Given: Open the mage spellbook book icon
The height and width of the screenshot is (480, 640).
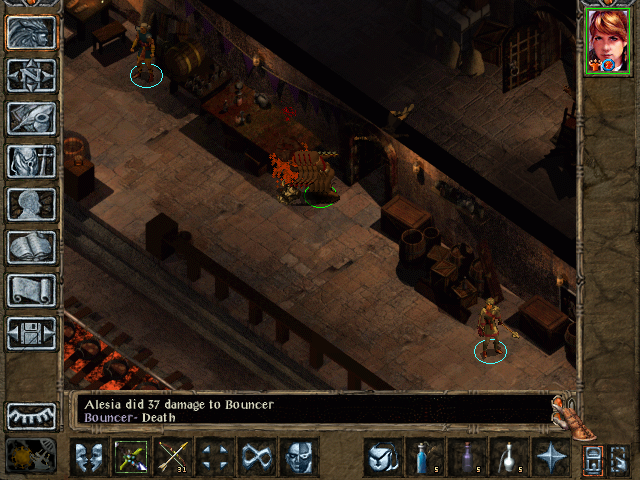Looking at the screenshot, I should tap(32, 247).
